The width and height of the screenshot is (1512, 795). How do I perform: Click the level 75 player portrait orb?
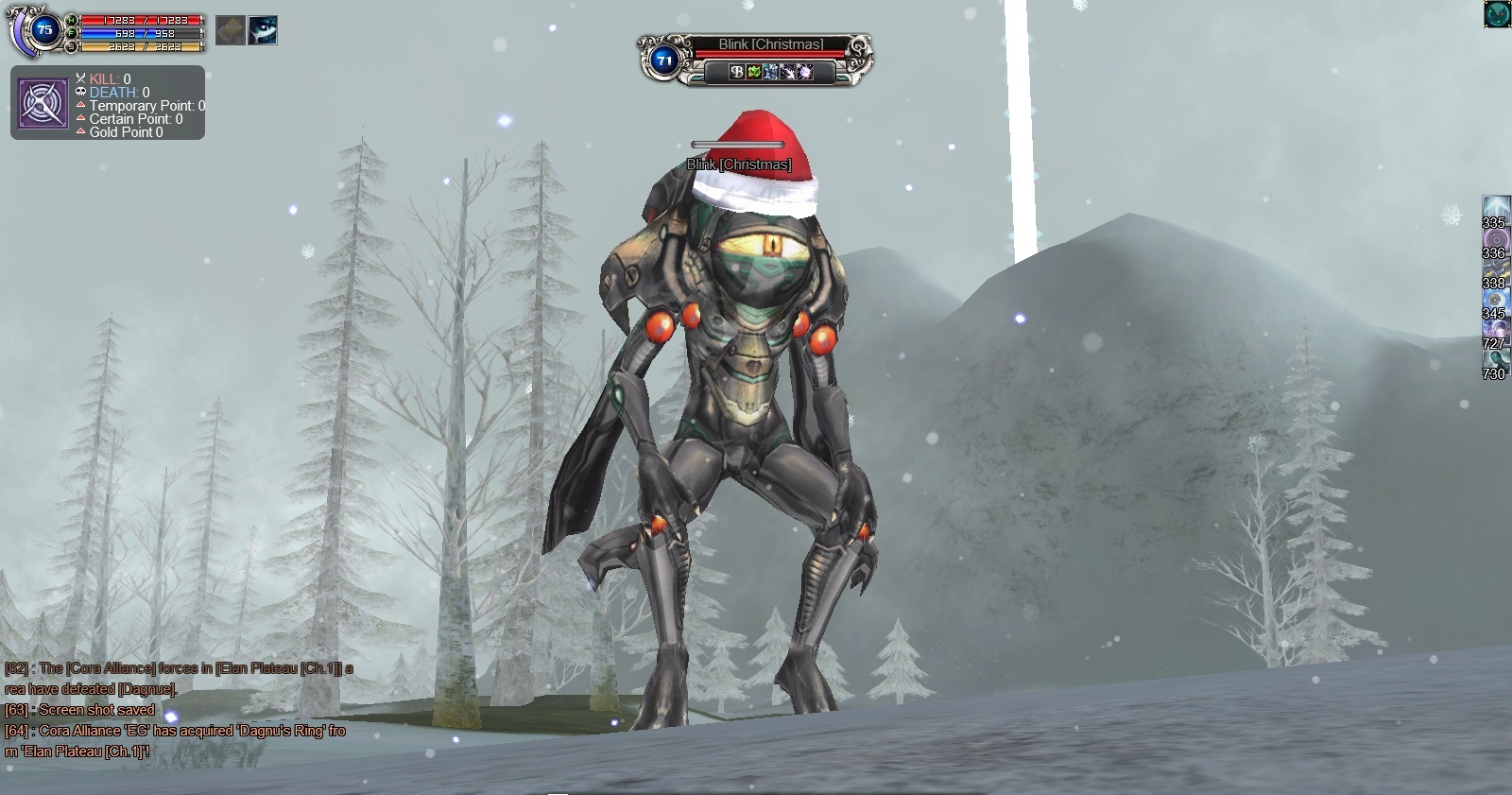(43, 30)
